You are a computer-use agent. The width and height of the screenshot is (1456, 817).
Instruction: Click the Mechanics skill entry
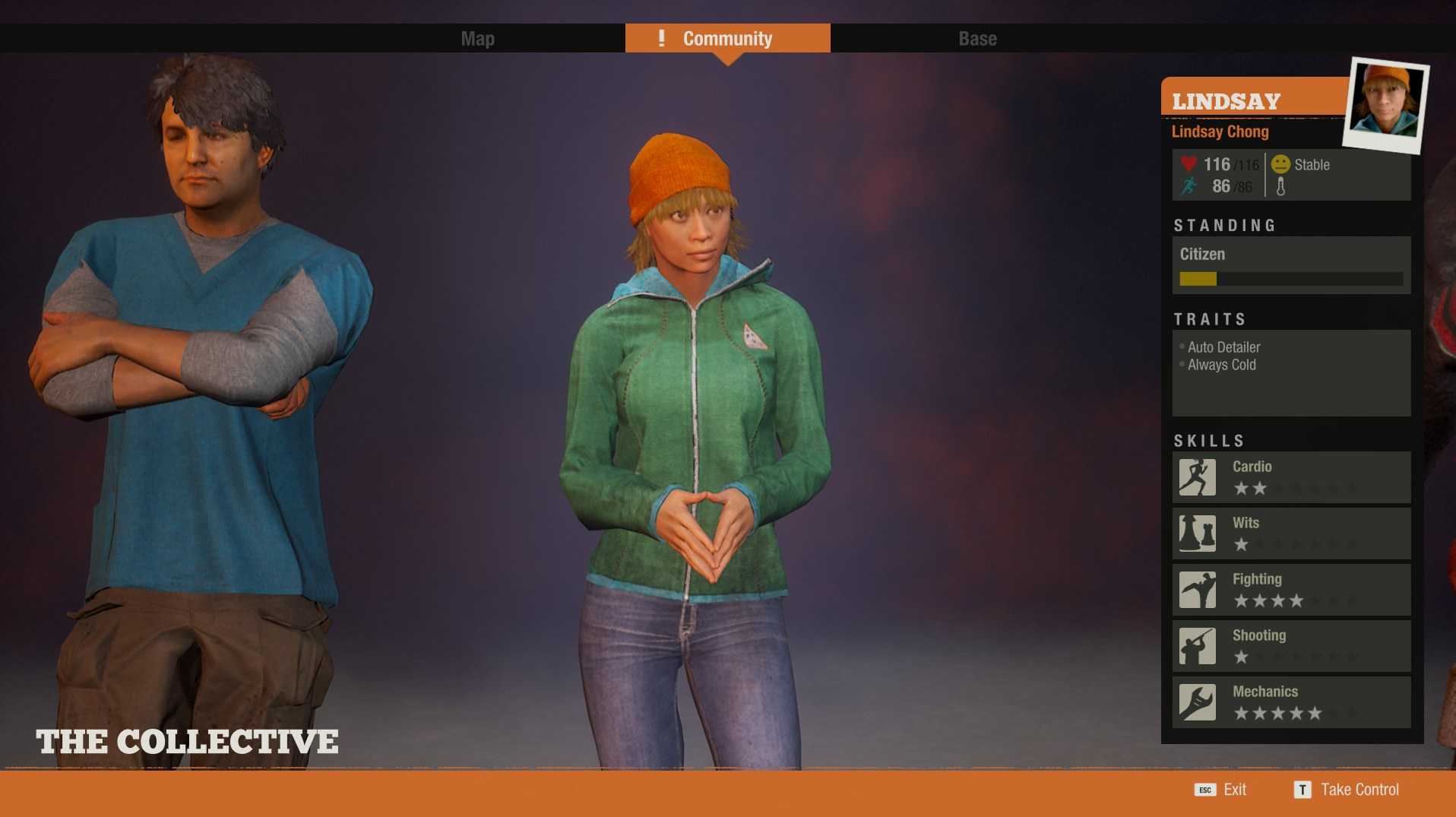point(1291,702)
